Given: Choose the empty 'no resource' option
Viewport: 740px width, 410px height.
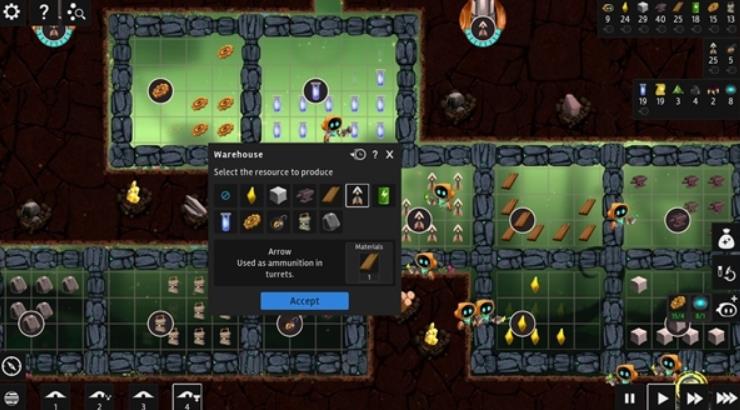Looking at the screenshot, I should click(x=225, y=196).
